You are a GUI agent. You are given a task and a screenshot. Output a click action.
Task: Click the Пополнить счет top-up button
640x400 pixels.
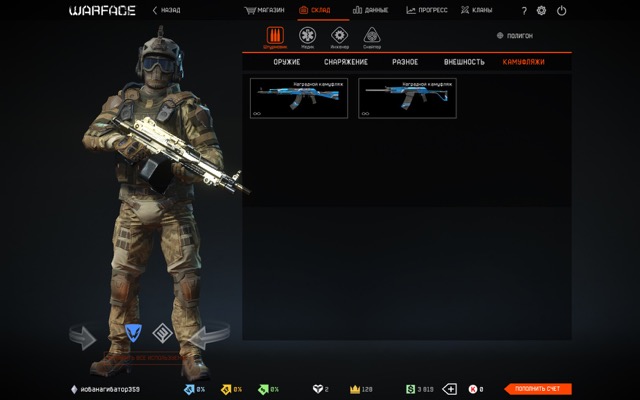[x=538, y=388]
